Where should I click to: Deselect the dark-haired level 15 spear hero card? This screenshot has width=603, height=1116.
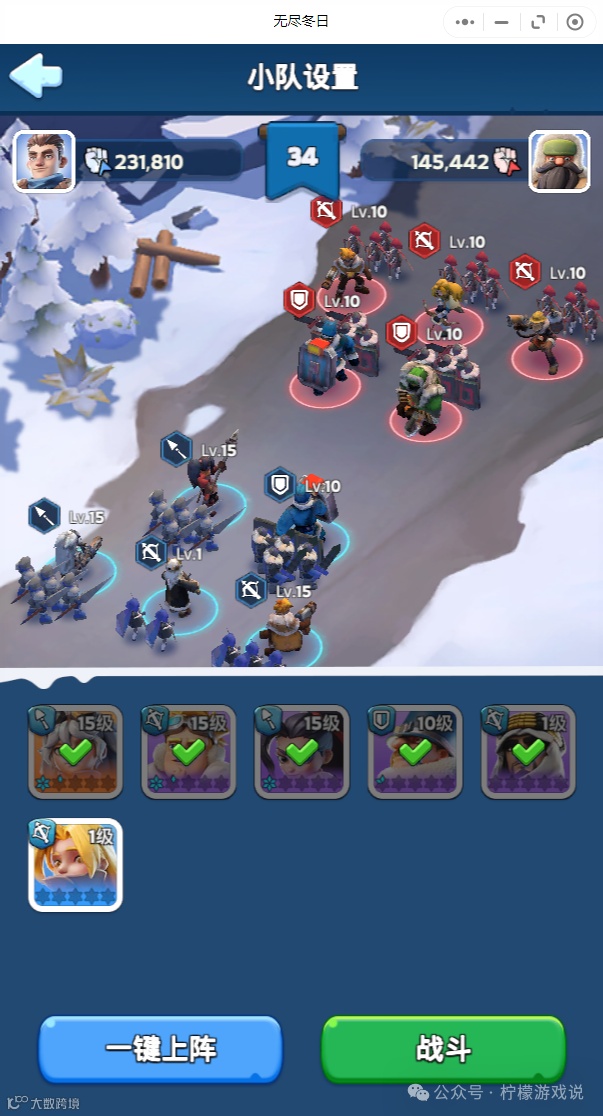pos(301,752)
